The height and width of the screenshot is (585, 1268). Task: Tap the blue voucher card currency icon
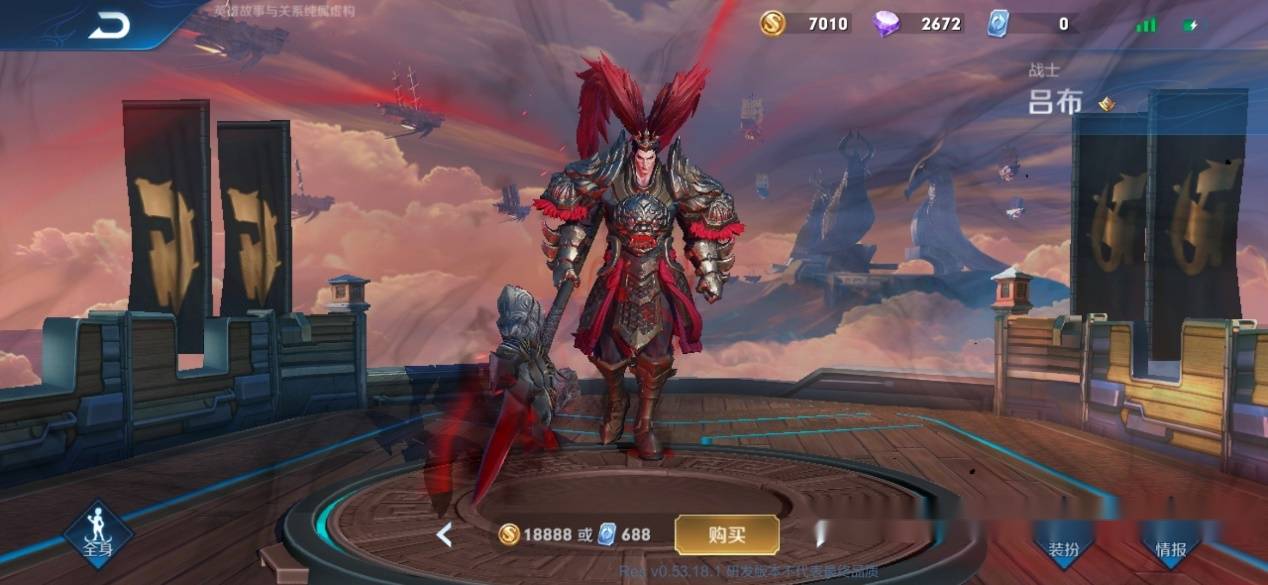click(997, 23)
